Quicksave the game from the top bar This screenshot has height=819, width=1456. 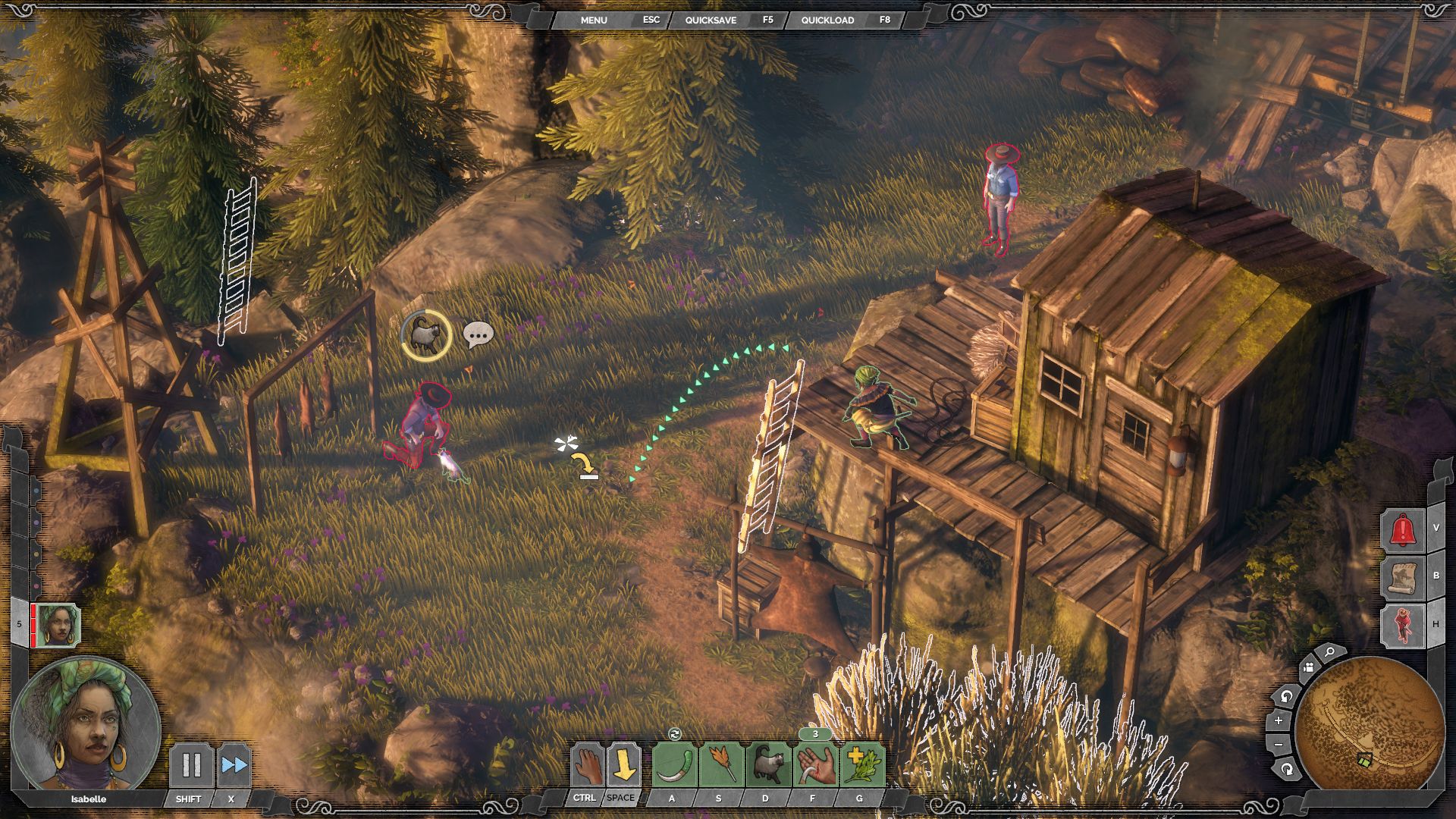click(711, 20)
